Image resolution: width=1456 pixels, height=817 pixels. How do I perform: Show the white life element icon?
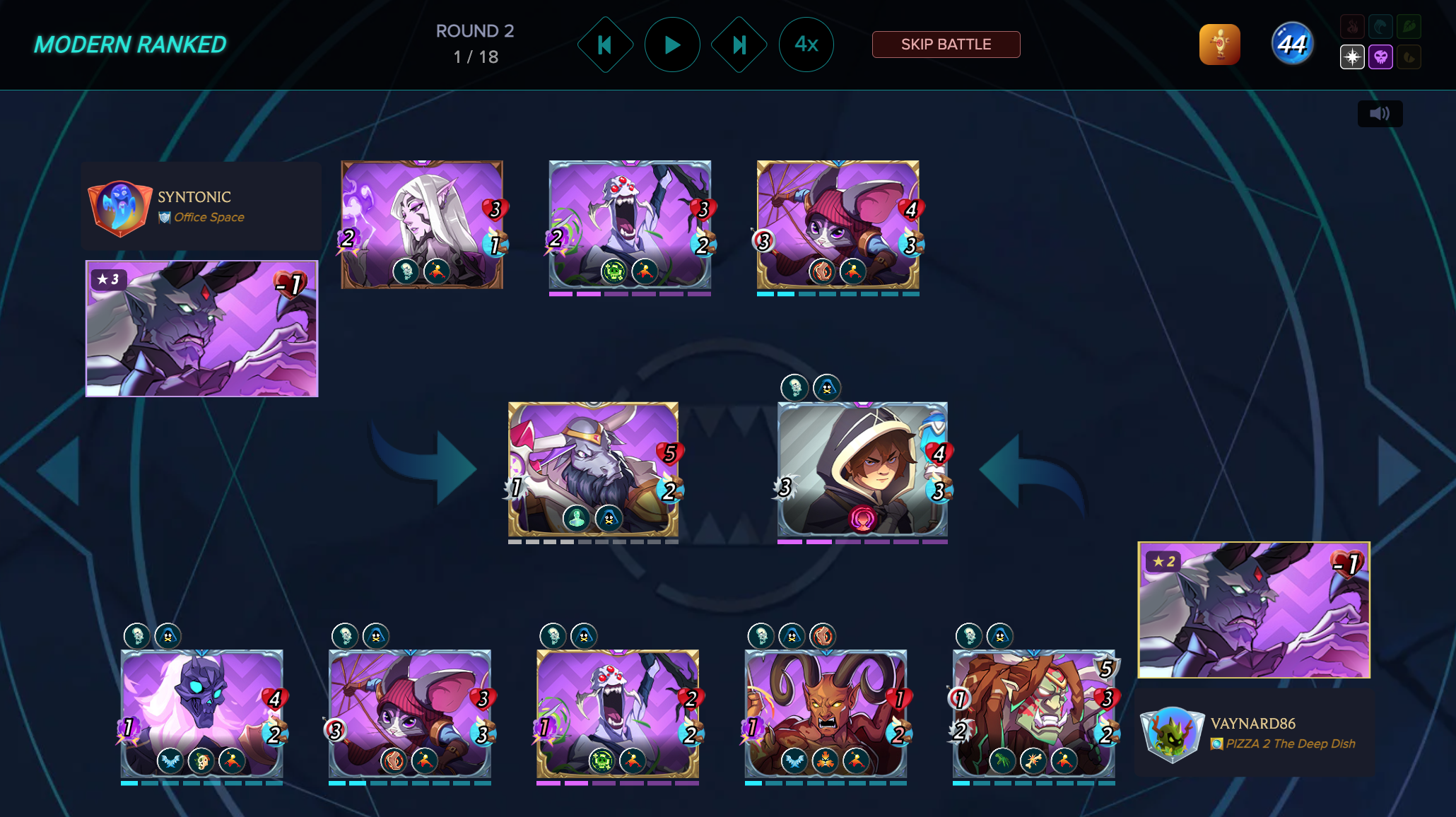[1352, 57]
